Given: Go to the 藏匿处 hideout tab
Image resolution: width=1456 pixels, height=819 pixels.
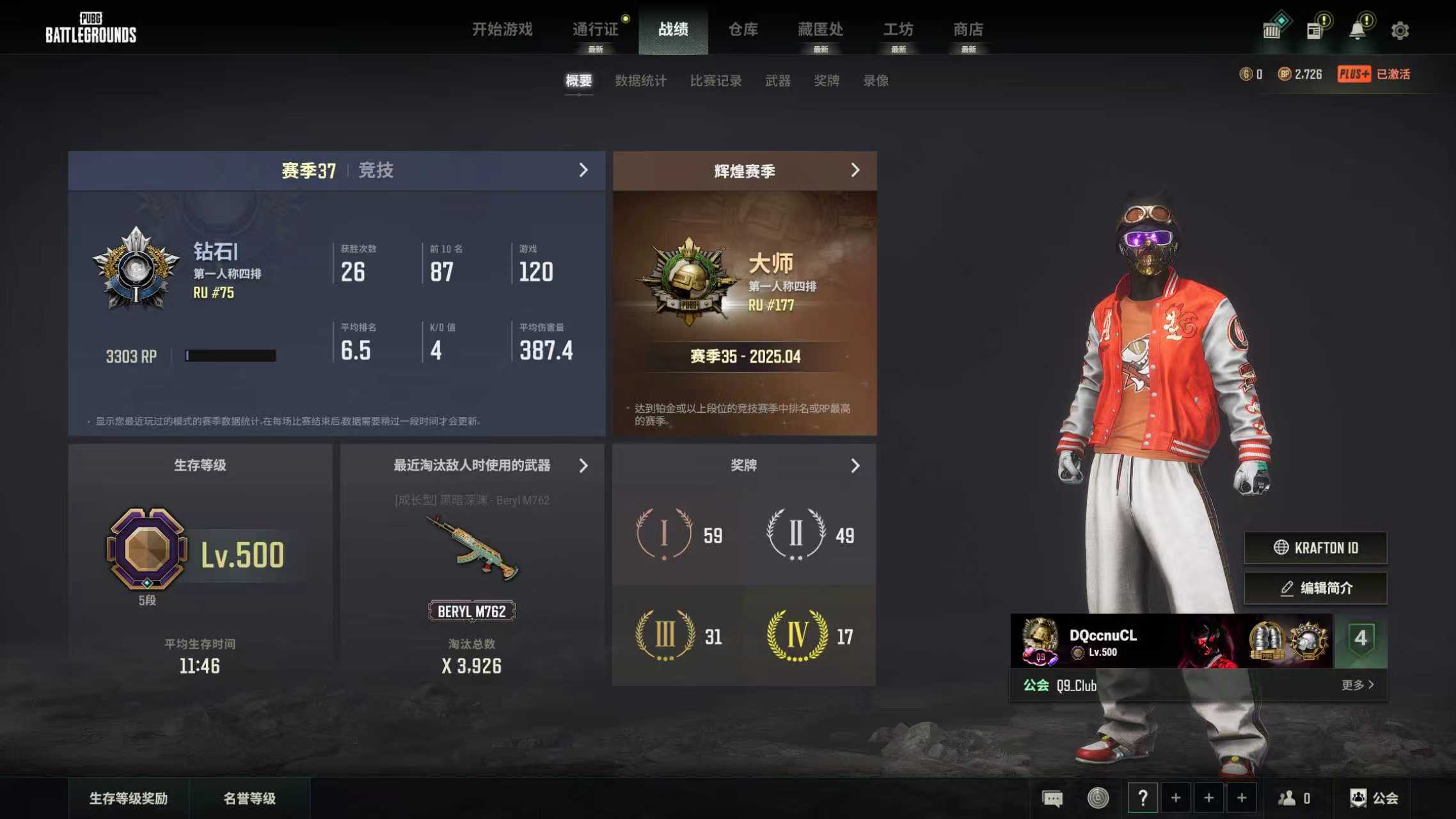Looking at the screenshot, I should click(x=820, y=29).
